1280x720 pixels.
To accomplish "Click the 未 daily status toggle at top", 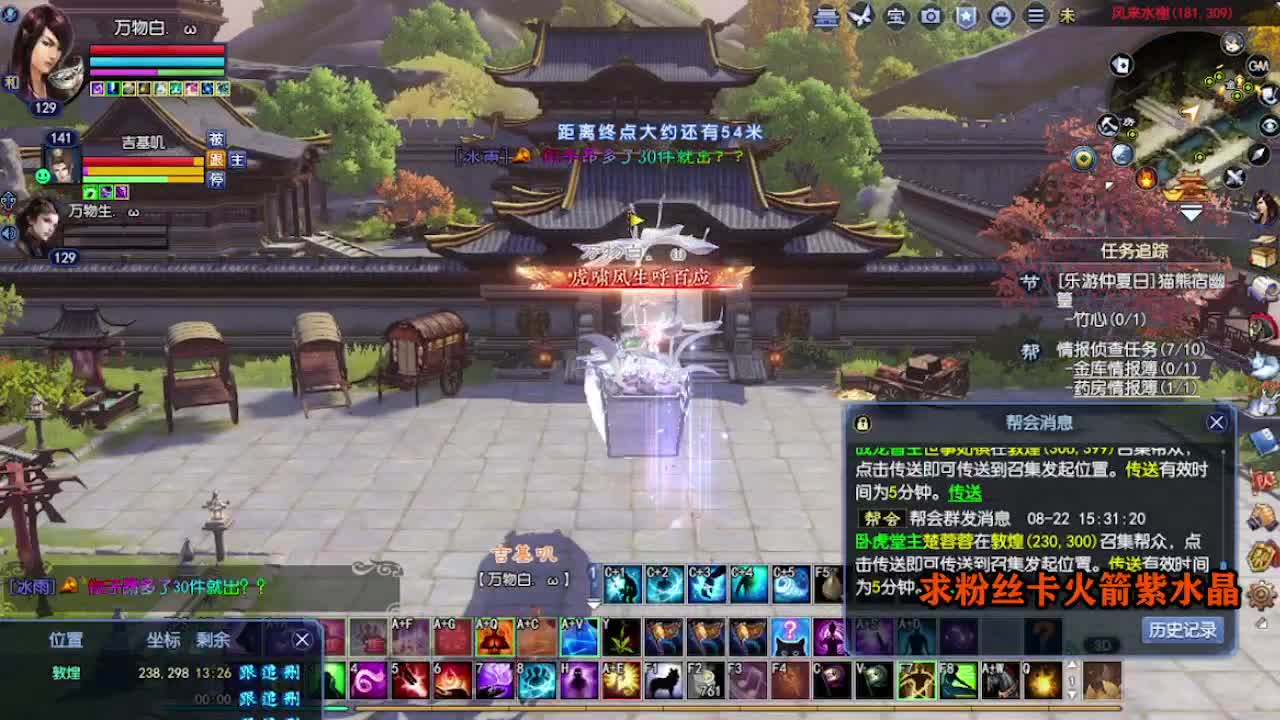I will coord(1066,16).
